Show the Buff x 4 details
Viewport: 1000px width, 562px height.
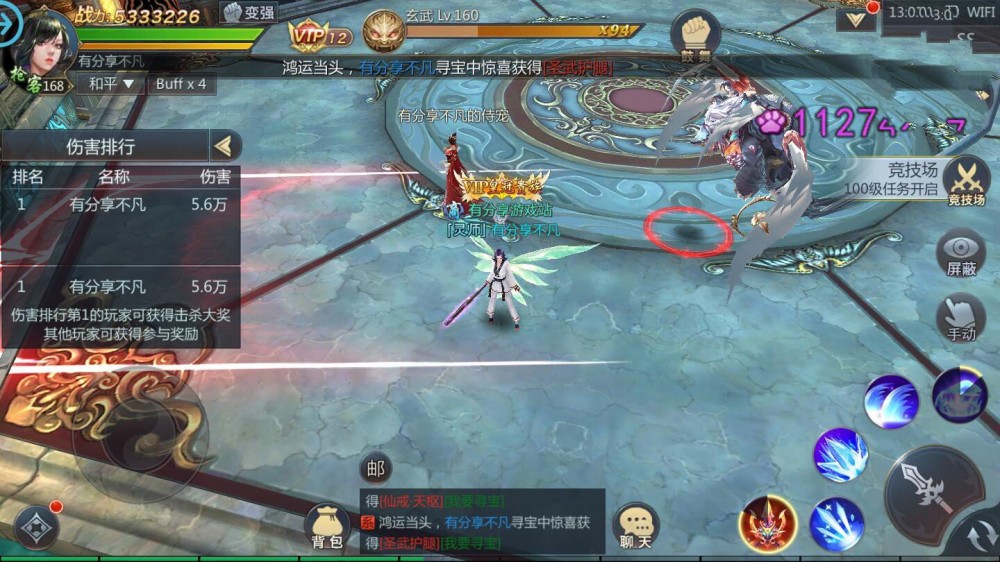click(x=181, y=84)
